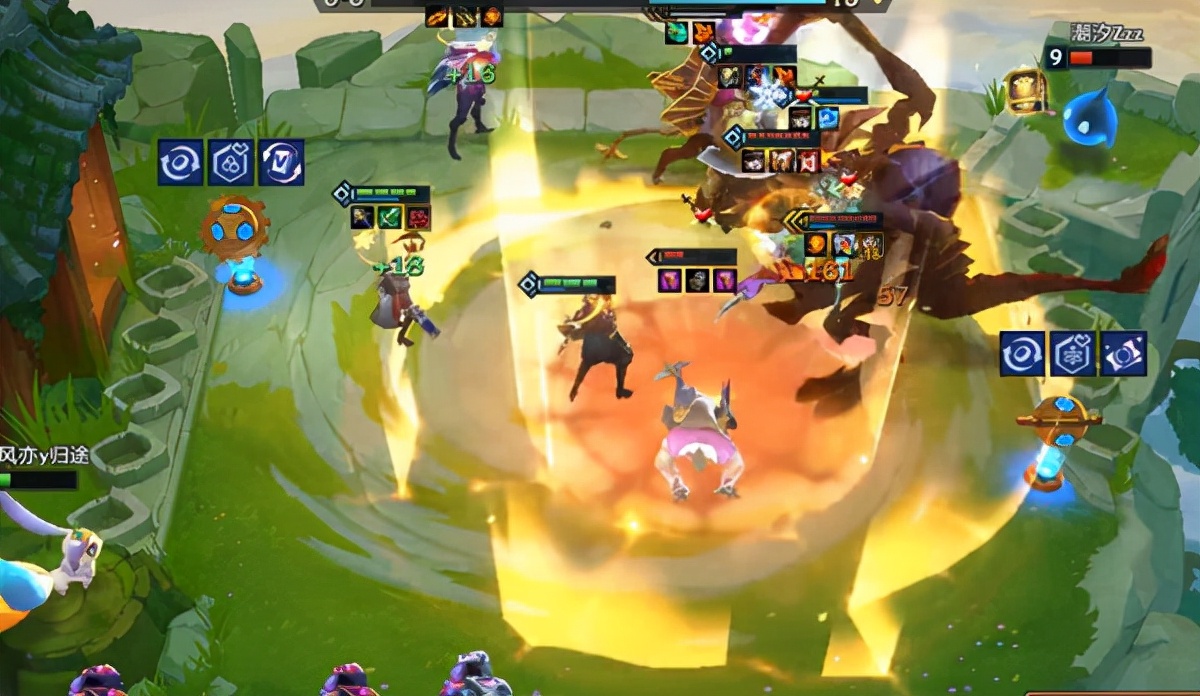Select the hexagon augment with three circles
This screenshot has height=696, width=1200.
[230, 163]
